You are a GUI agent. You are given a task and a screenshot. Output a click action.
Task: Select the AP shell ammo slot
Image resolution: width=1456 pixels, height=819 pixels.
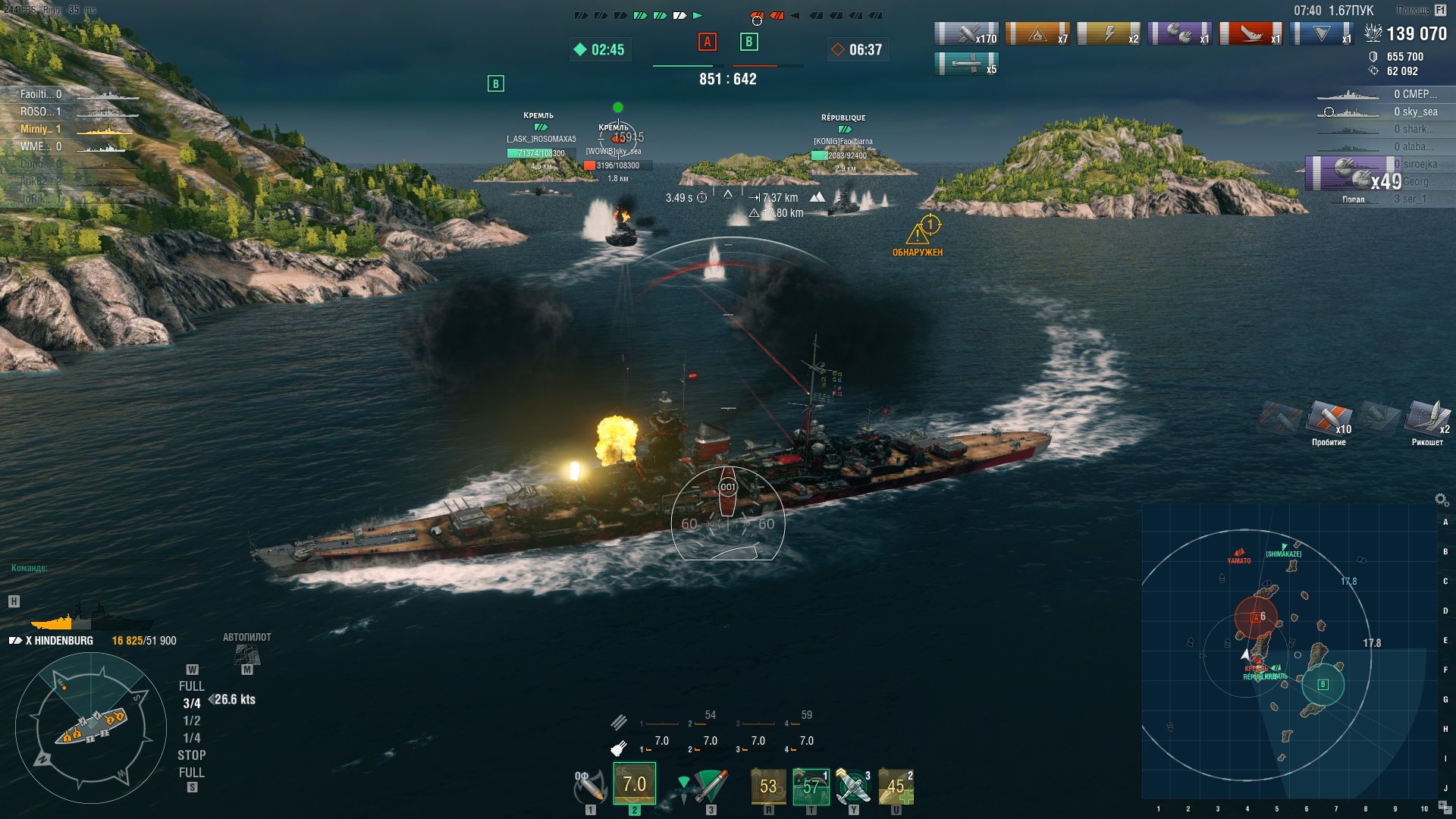pos(634,784)
